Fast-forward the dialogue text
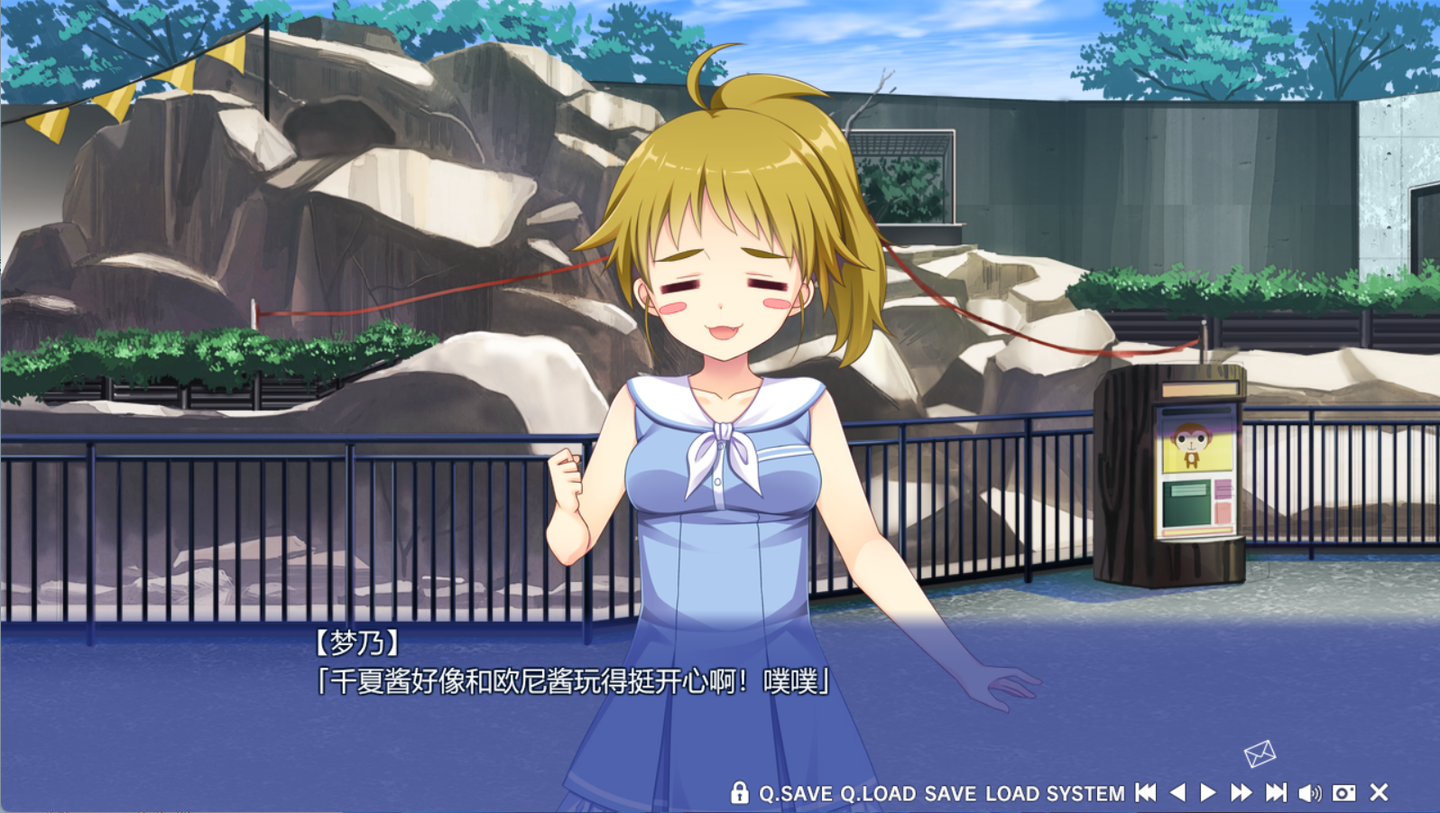Screen dimensions: 1440x813 (x=1241, y=793)
